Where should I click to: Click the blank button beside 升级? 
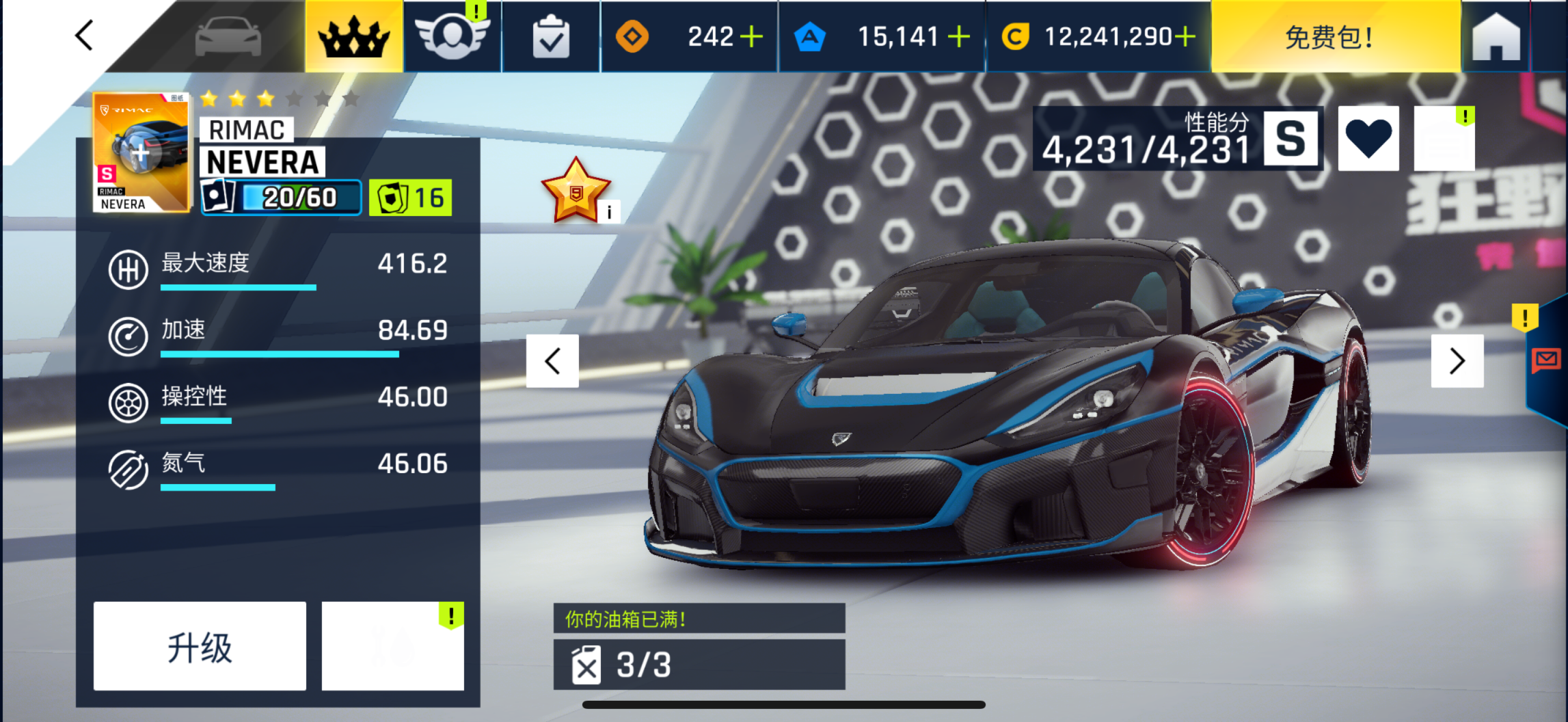pyautogui.click(x=392, y=646)
